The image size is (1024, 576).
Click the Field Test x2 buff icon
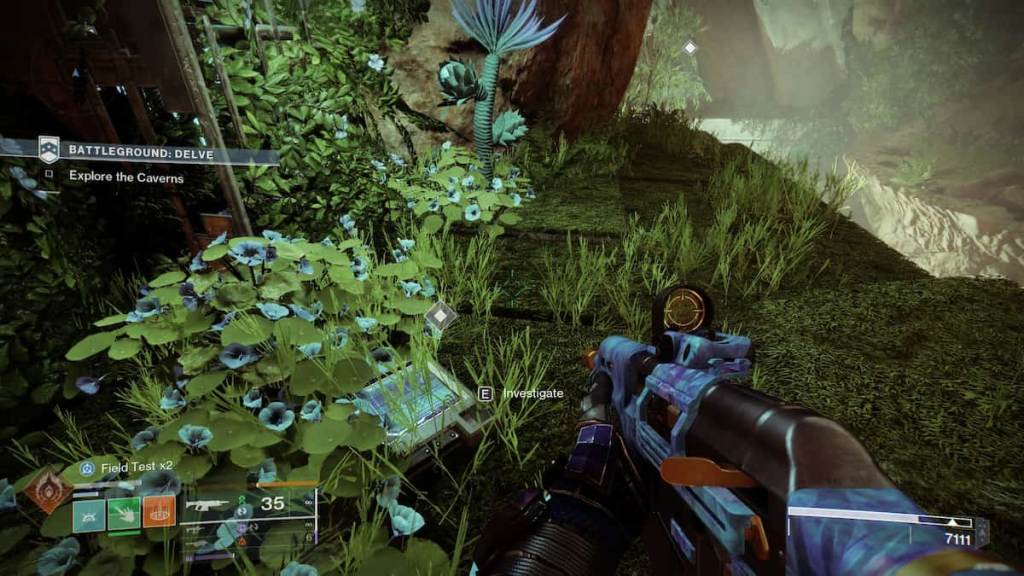coord(87,467)
